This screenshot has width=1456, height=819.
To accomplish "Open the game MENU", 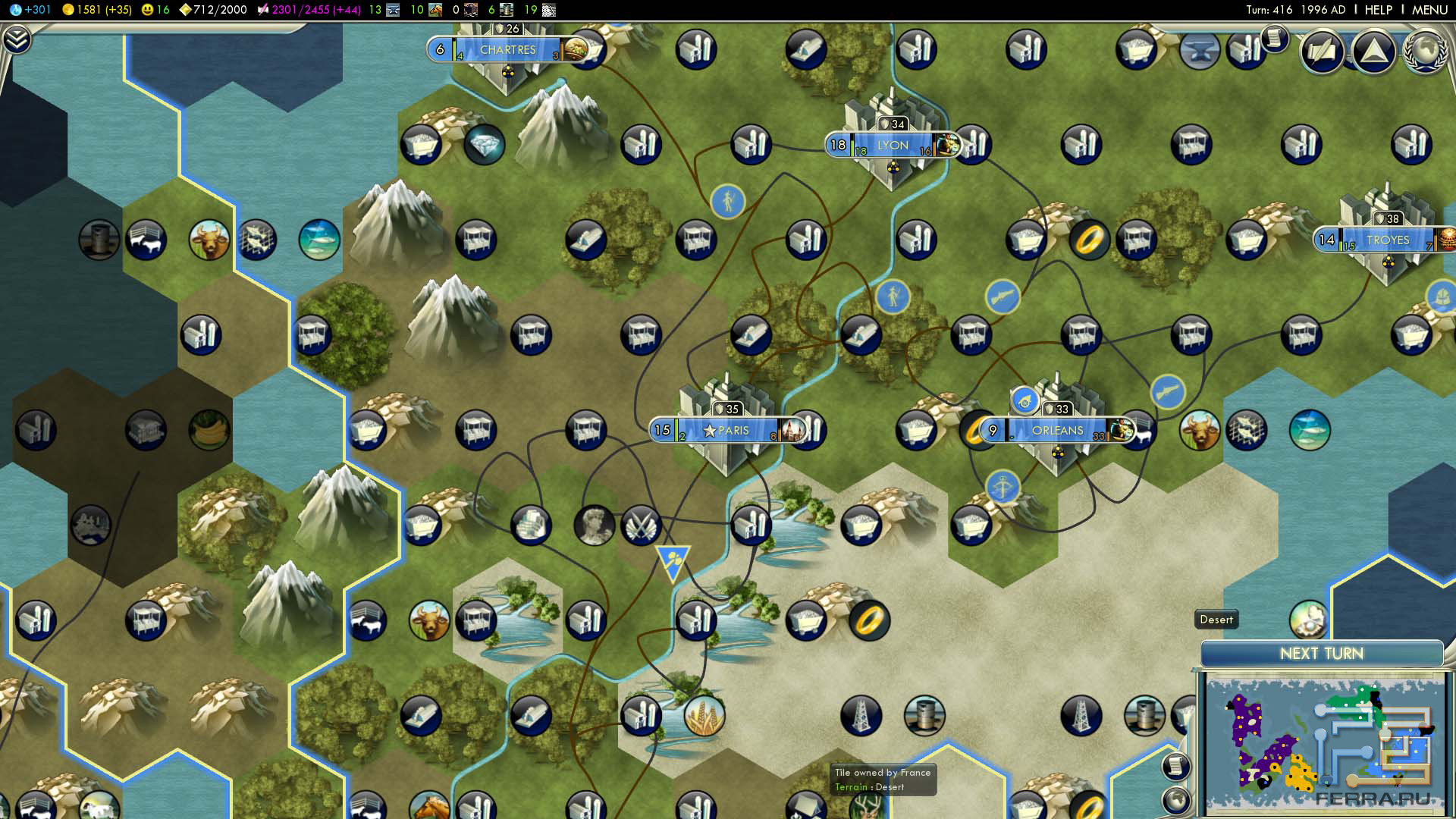I will (1429, 10).
